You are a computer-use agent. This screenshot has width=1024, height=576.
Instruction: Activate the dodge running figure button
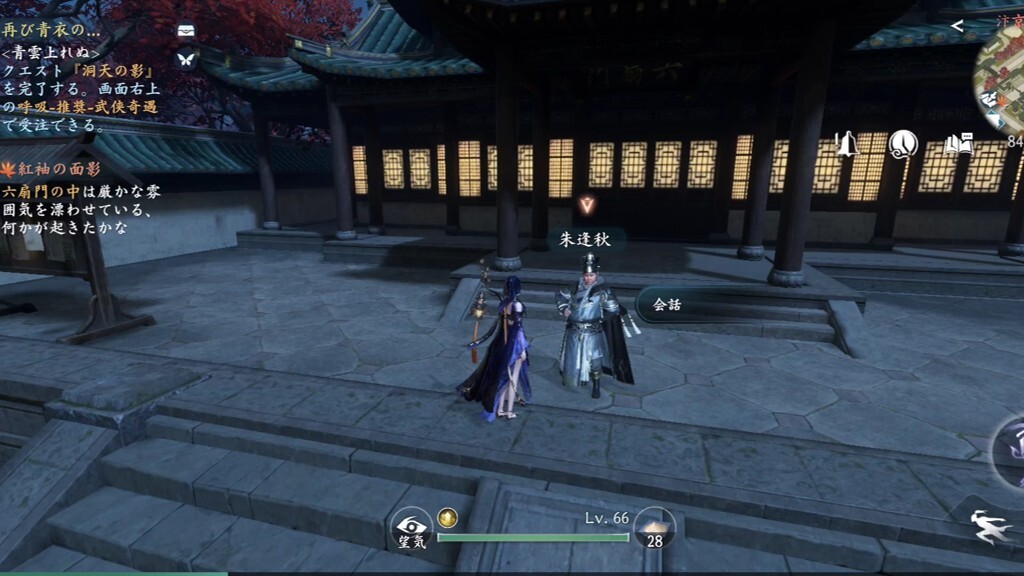[x=993, y=527]
